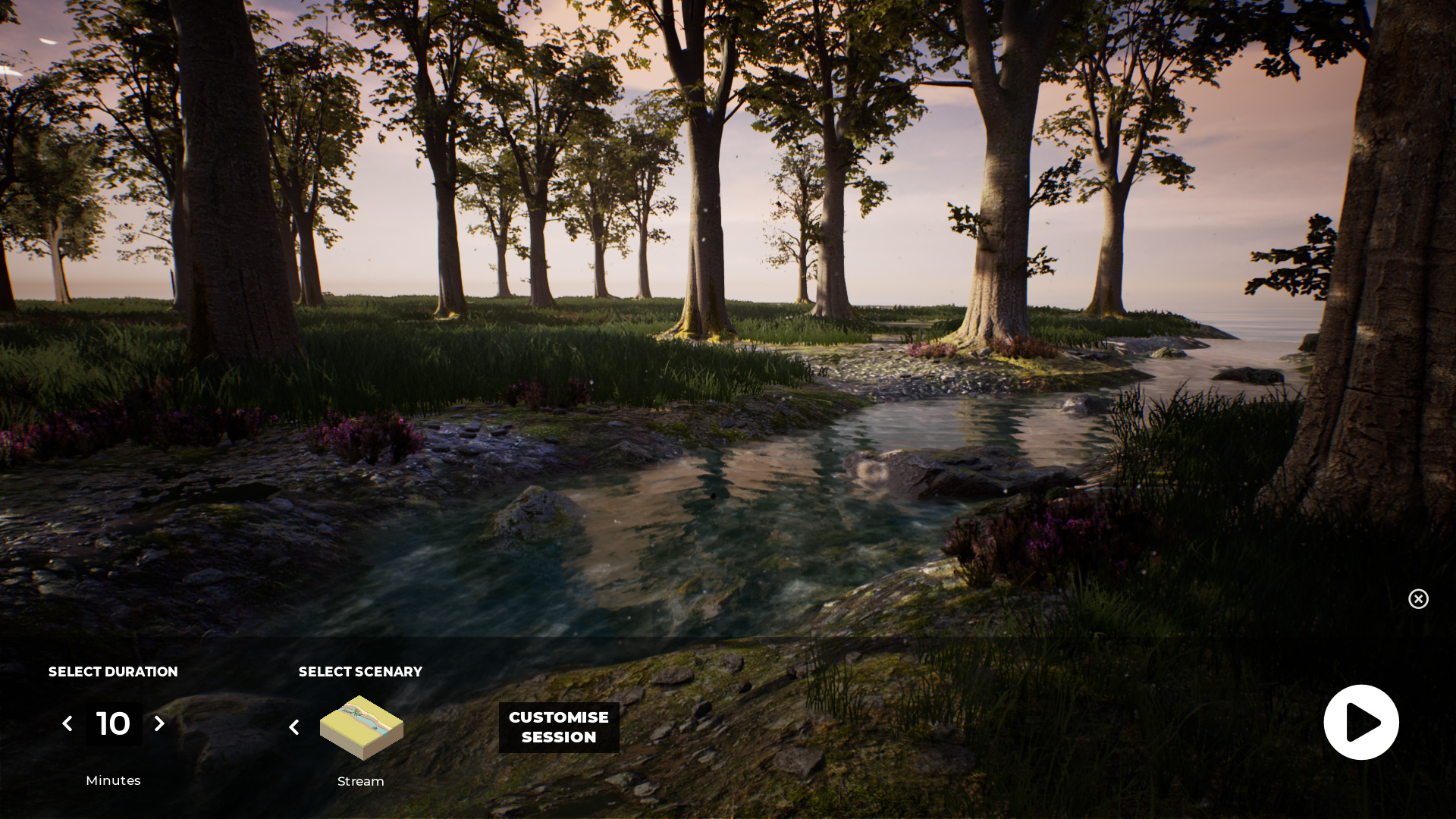Browse to the previous scenery using the chevron
The width and height of the screenshot is (1456, 819).
coord(294,726)
